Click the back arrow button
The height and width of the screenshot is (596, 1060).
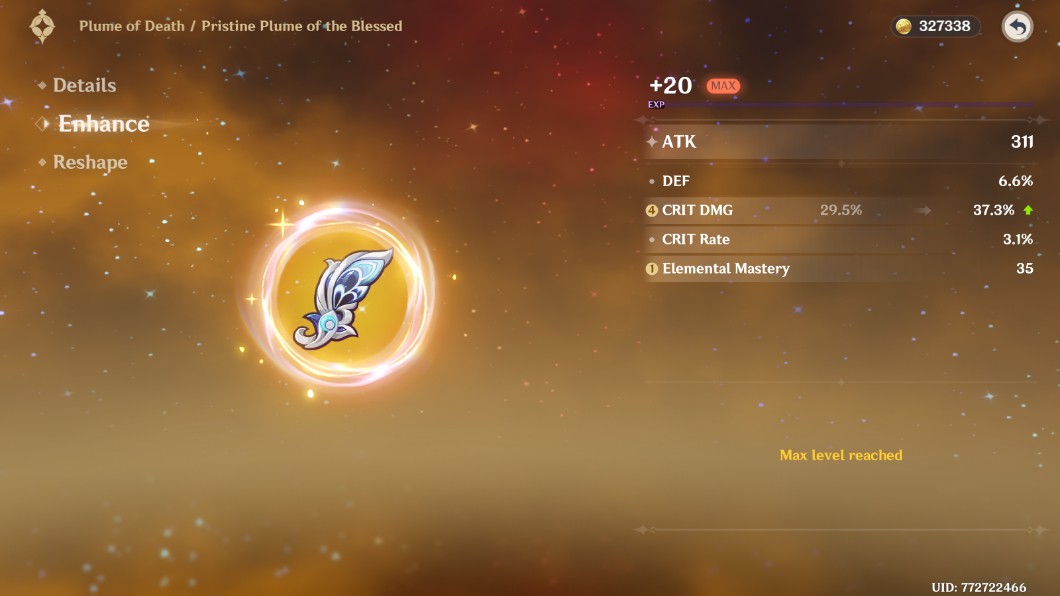1017,26
